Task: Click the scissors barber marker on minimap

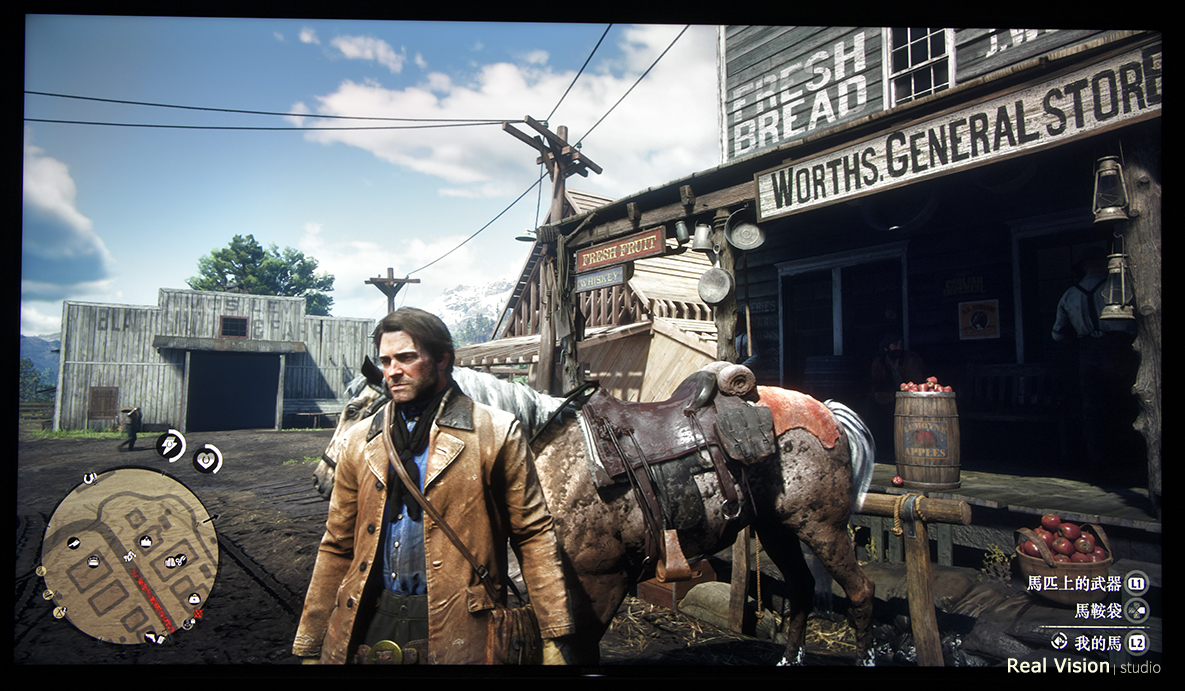Action: click(x=180, y=561)
